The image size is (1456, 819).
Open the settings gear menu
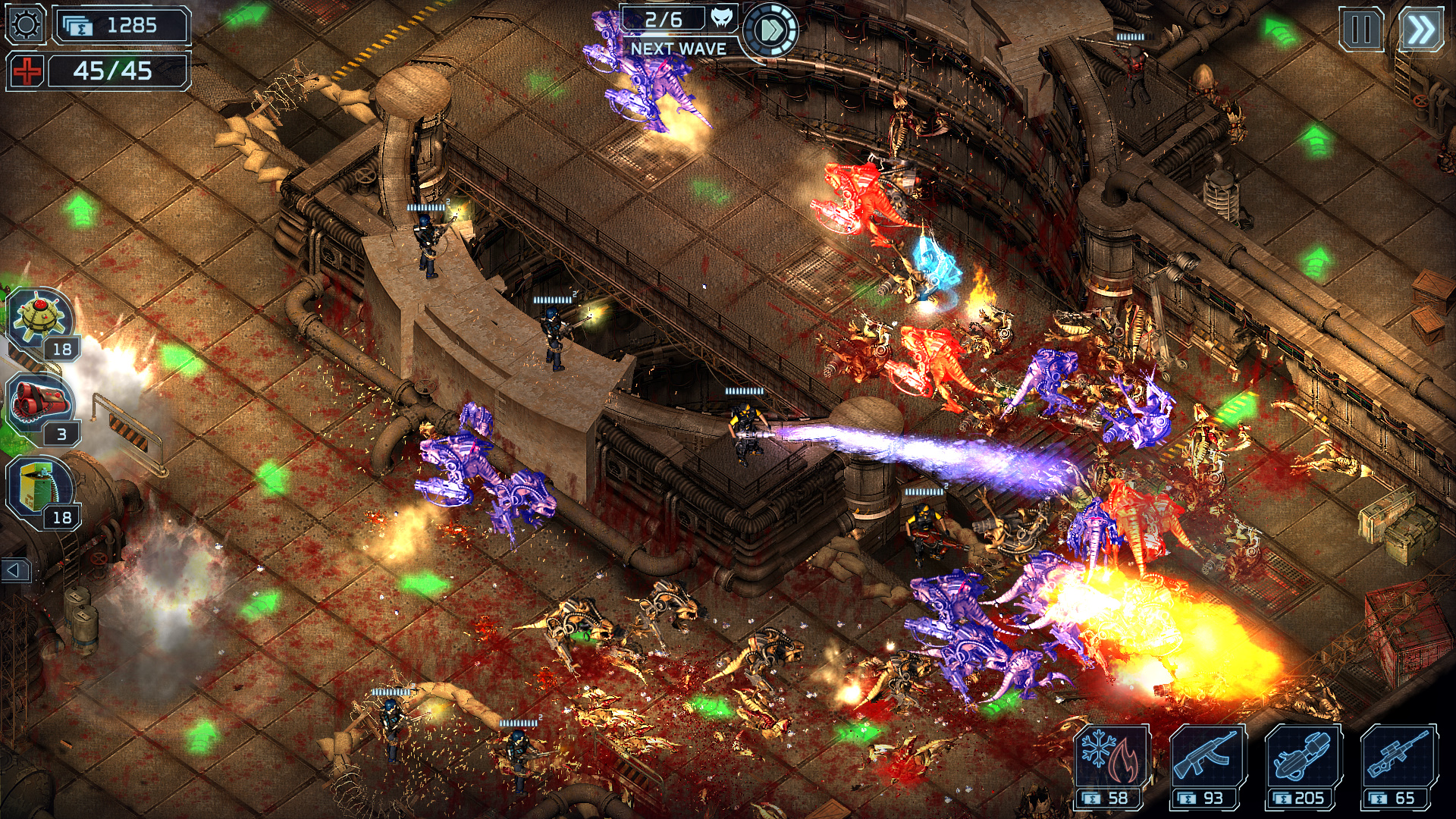tap(25, 25)
